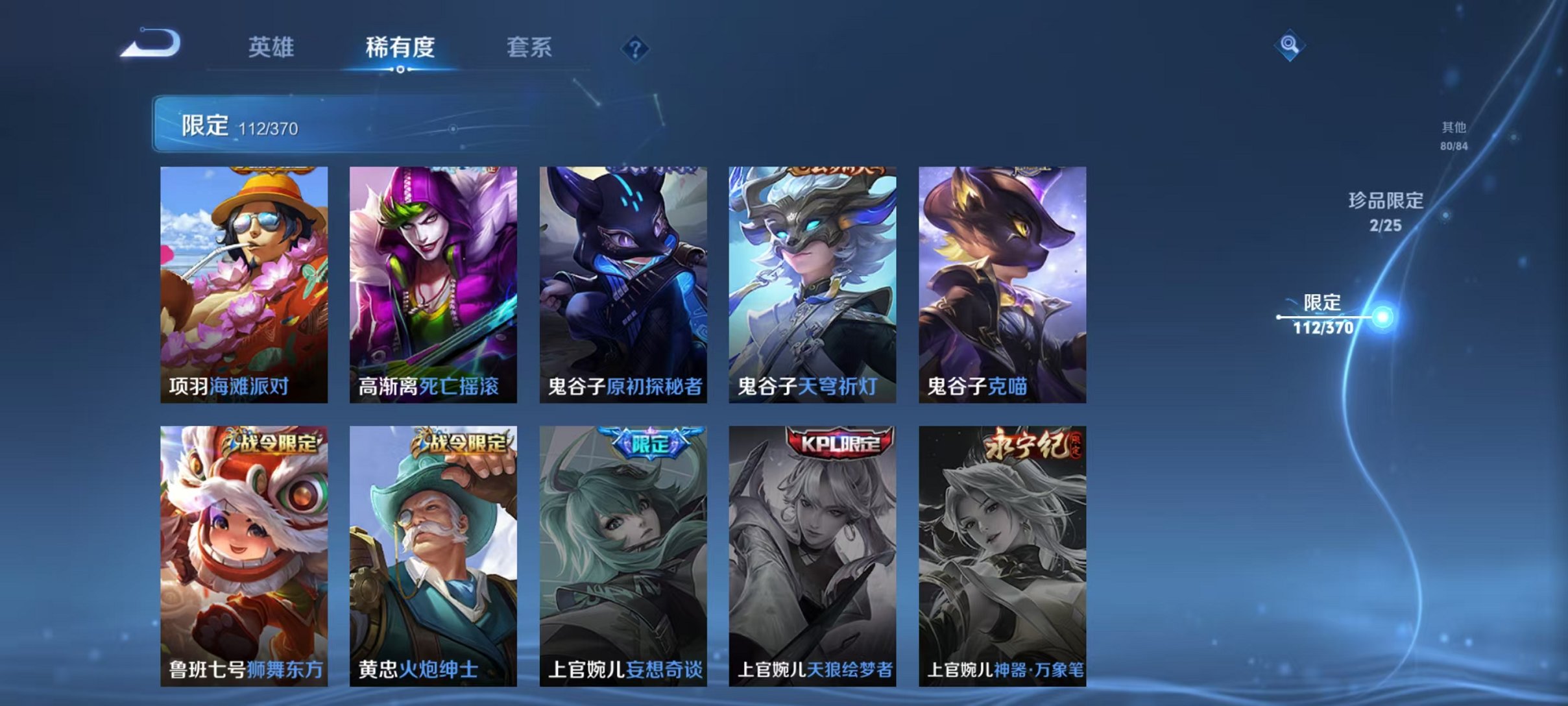Switch to the 英雄 tab
This screenshot has width=1568, height=706.
(272, 47)
